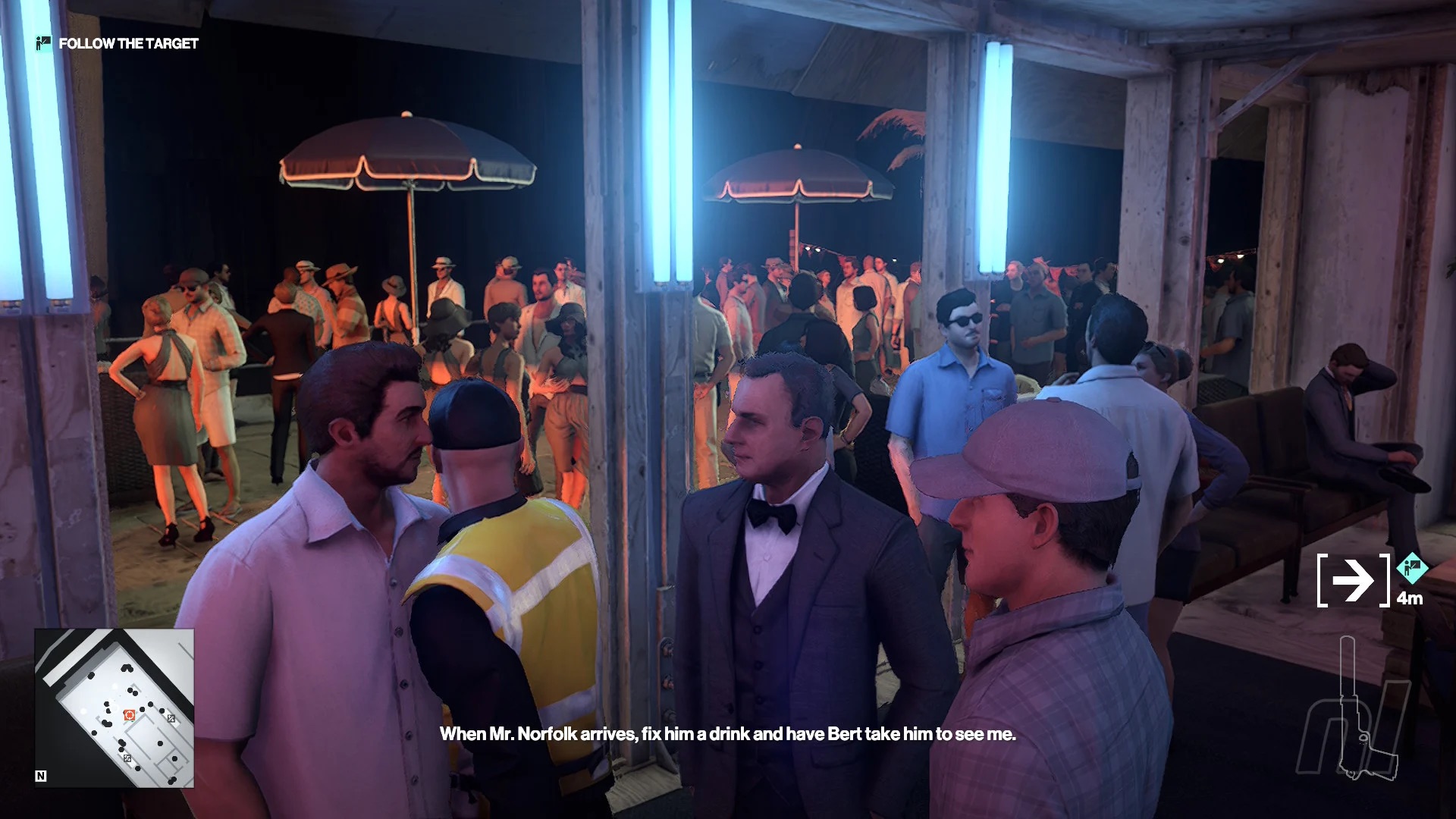Click the target direction arrow indicator
The image size is (1456, 819).
[x=1354, y=581]
